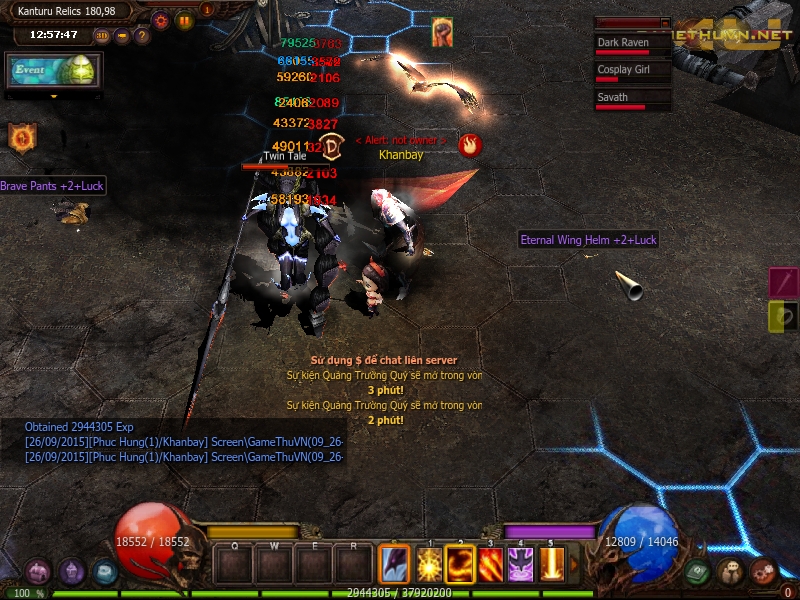The image size is (800, 600).
Task: Open the question mark help button
Action: [x=142, y=36]
